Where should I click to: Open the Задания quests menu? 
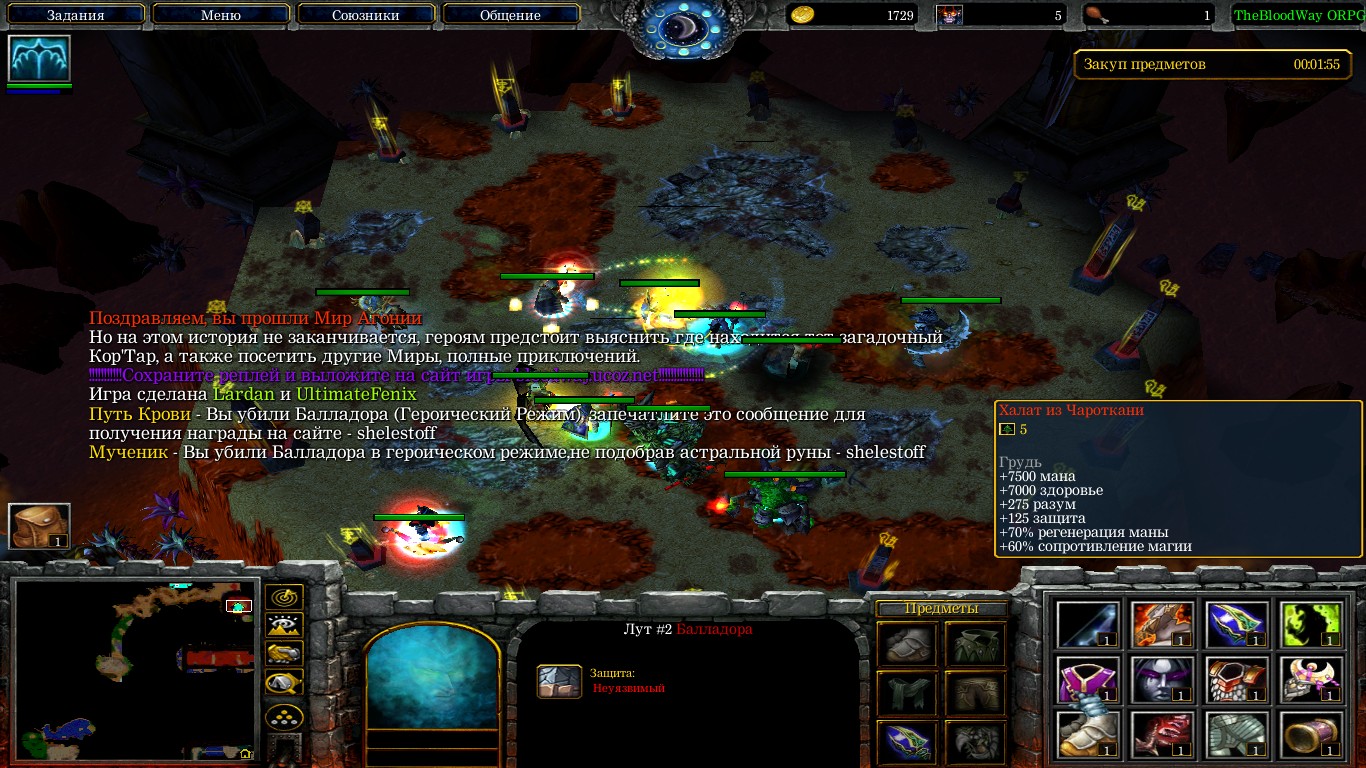[x=75, y=15]
